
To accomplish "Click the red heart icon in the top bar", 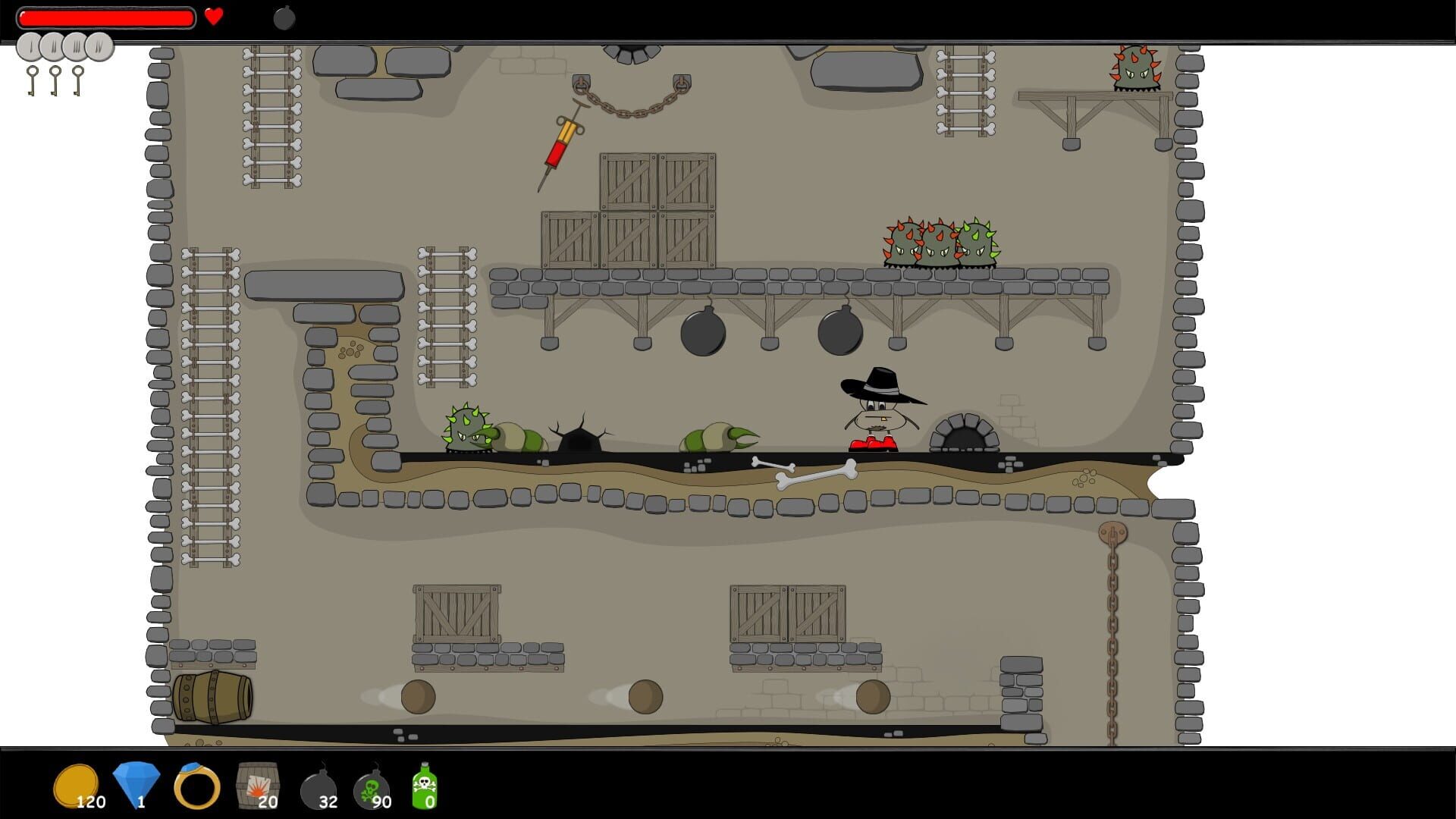I will (x=214, y=17).
